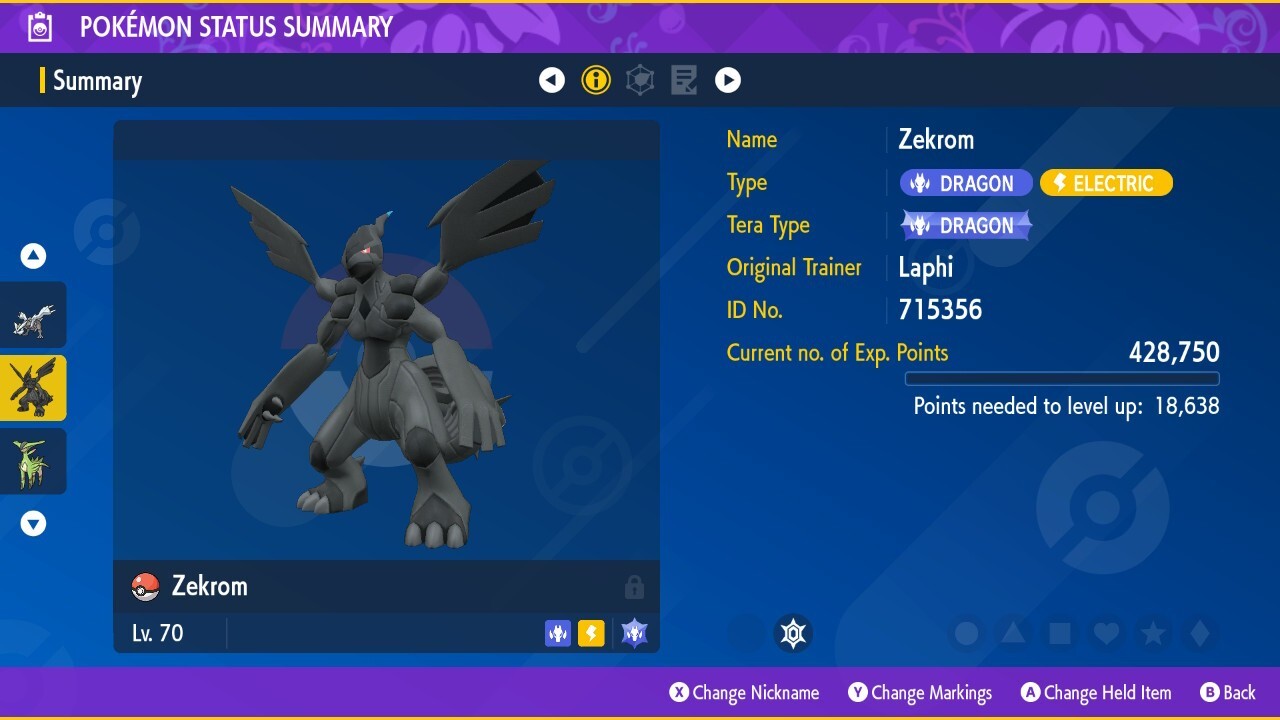Select the ELECTRIC type badge

(1106, 183)
